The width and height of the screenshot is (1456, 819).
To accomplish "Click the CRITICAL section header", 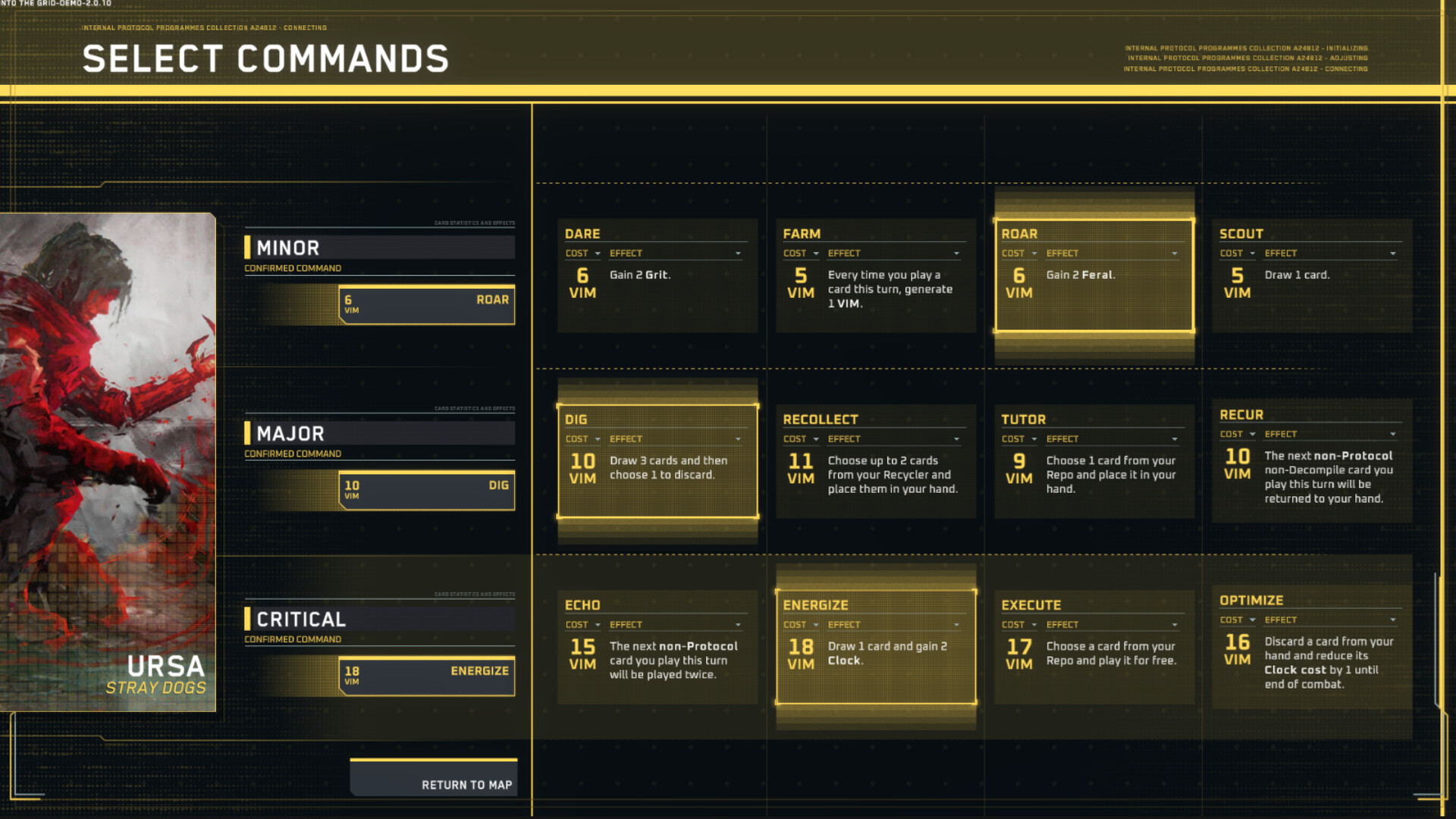I will coord(379,618).
